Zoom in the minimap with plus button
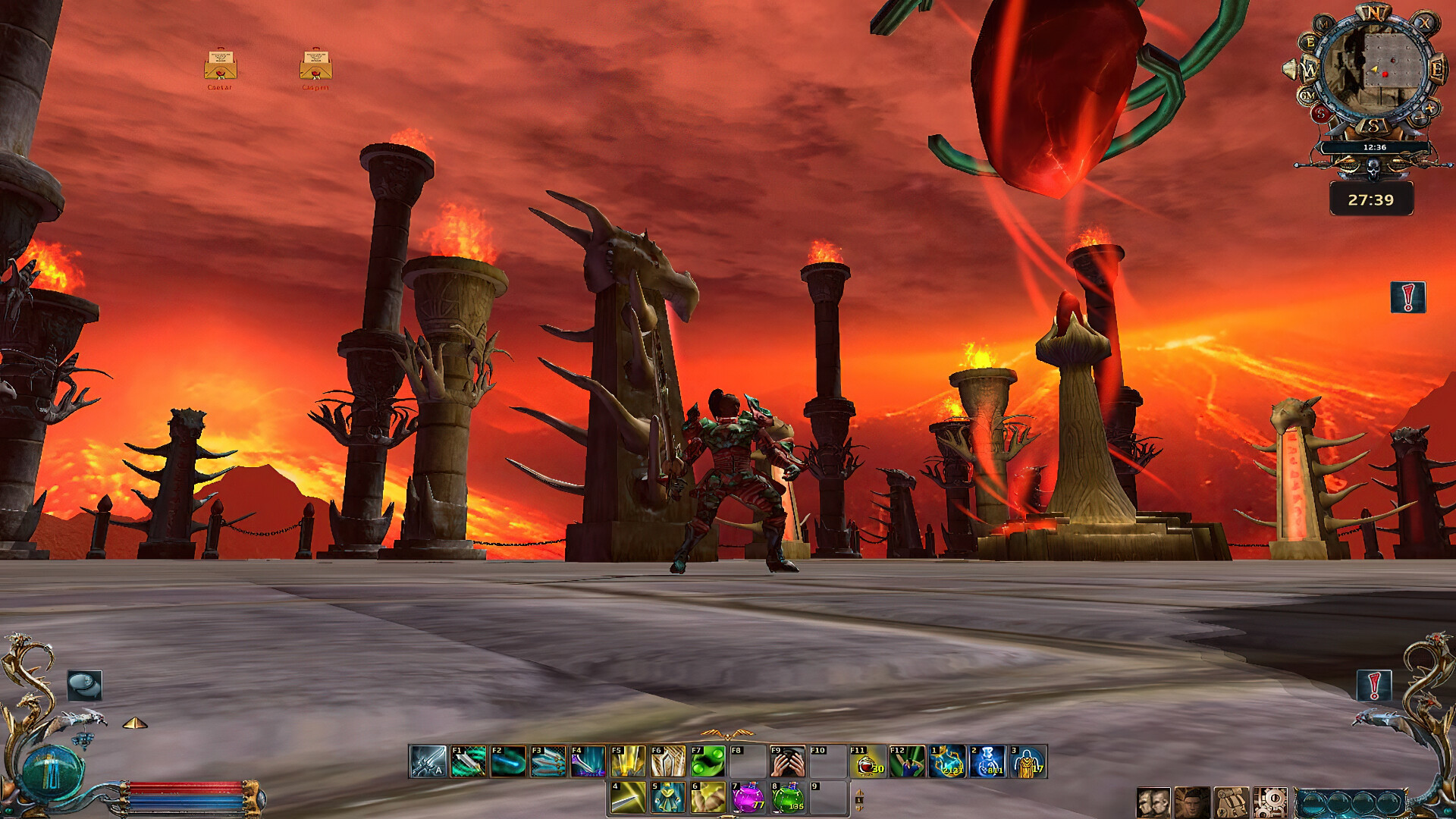The image size is (1456, 819). click(1430, 108)
